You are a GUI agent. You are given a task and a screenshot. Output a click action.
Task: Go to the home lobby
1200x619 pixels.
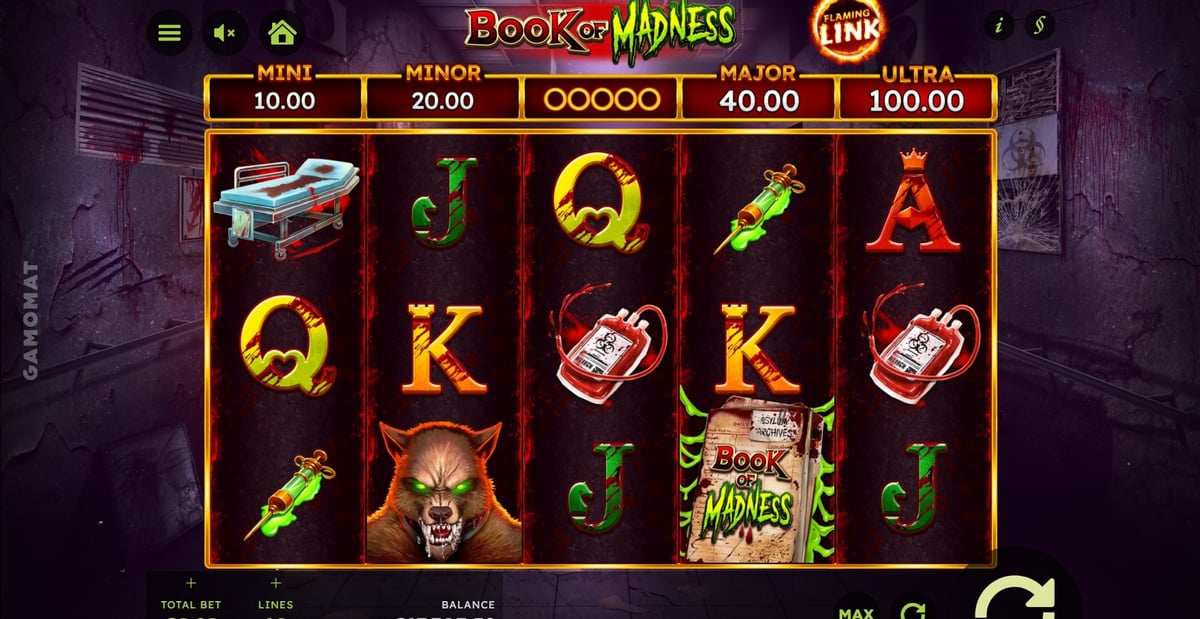282,33
